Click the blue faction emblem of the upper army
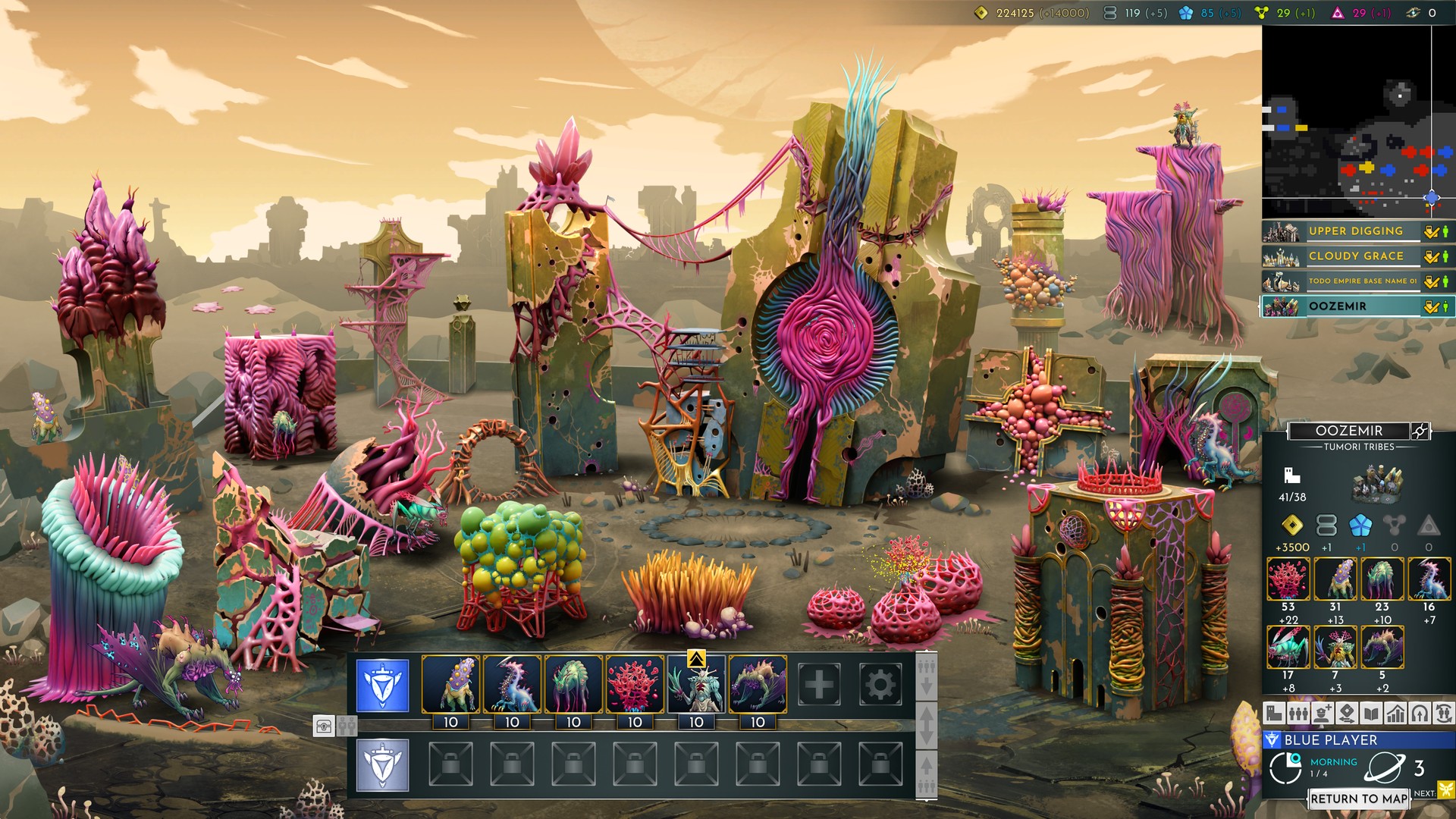Viewport: 1456px width, 819px height. pyautogui.click(x=382, y=685)
